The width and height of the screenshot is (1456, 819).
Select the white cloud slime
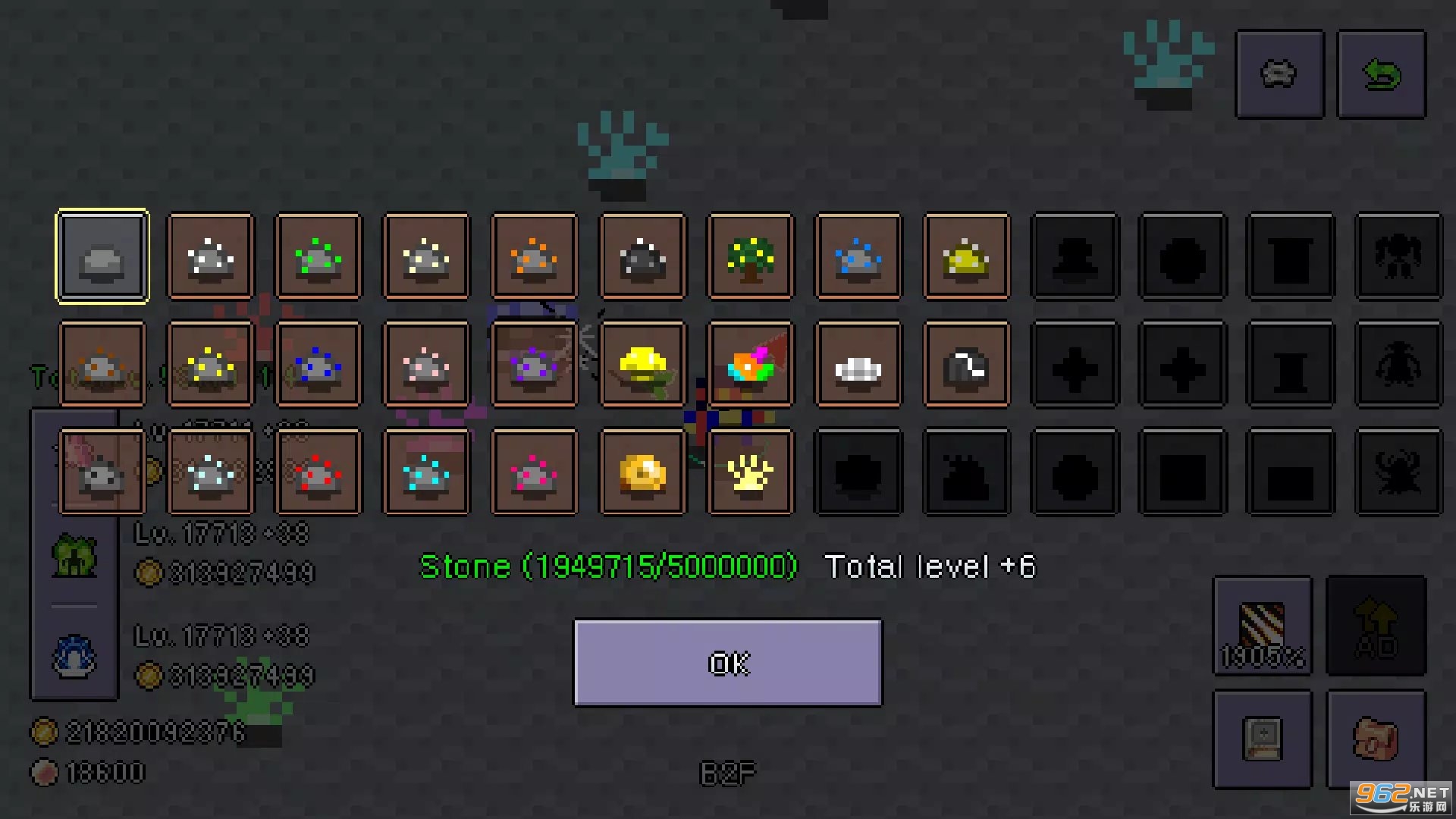[858, 364]
